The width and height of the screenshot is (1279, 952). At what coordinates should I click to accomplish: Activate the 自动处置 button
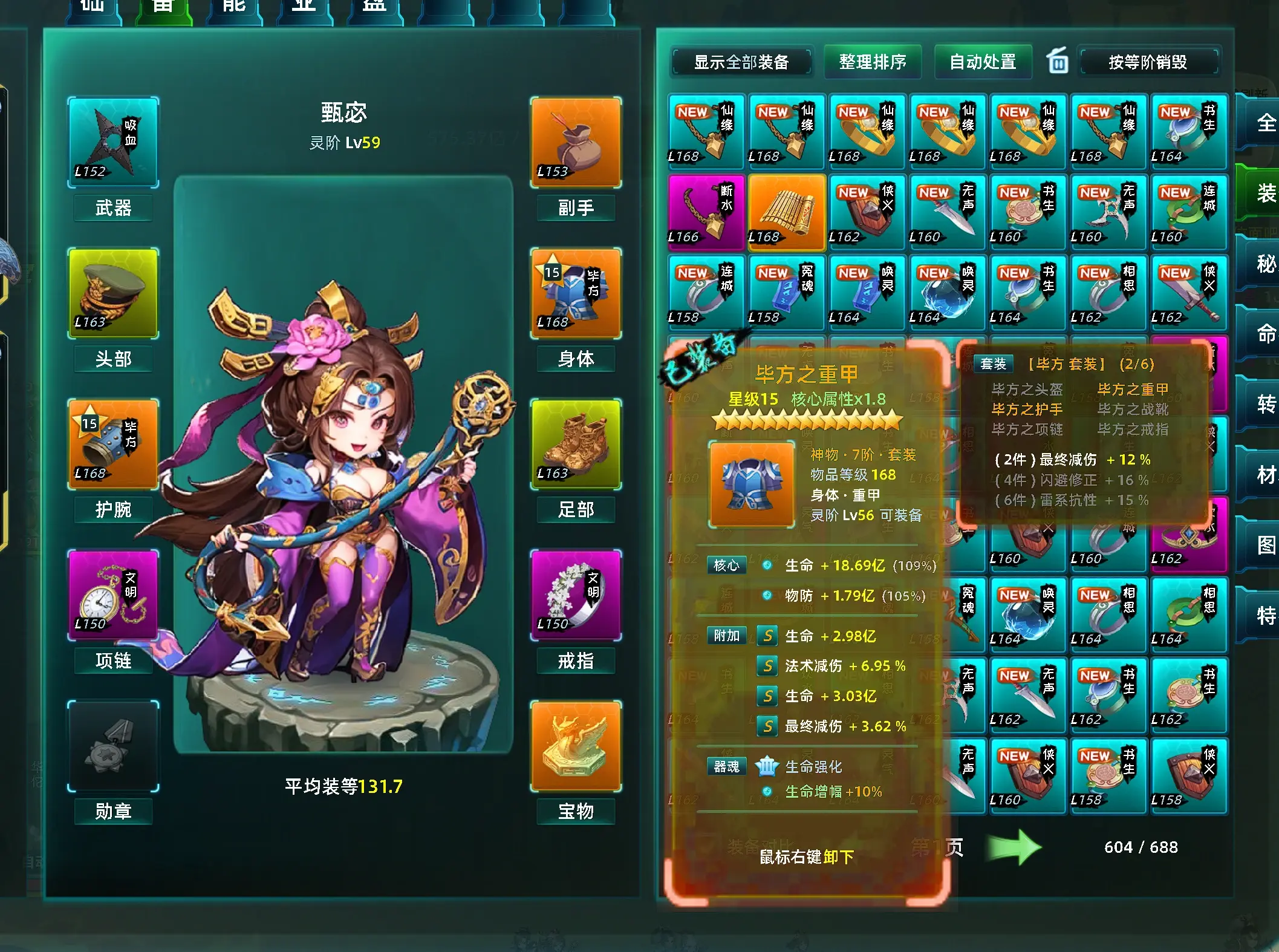[x=983, y=61]
